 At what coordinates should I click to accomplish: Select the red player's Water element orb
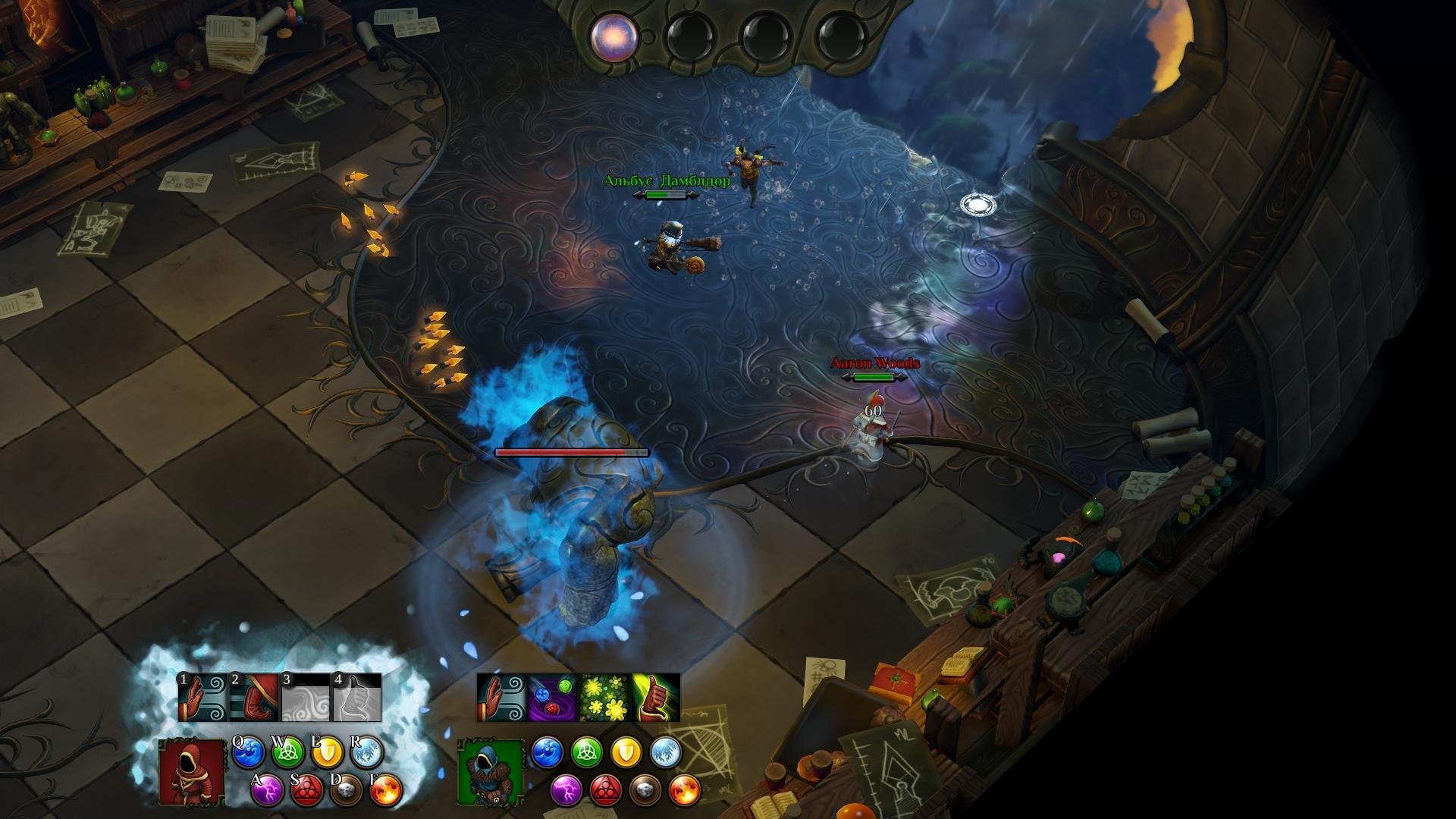248,753
